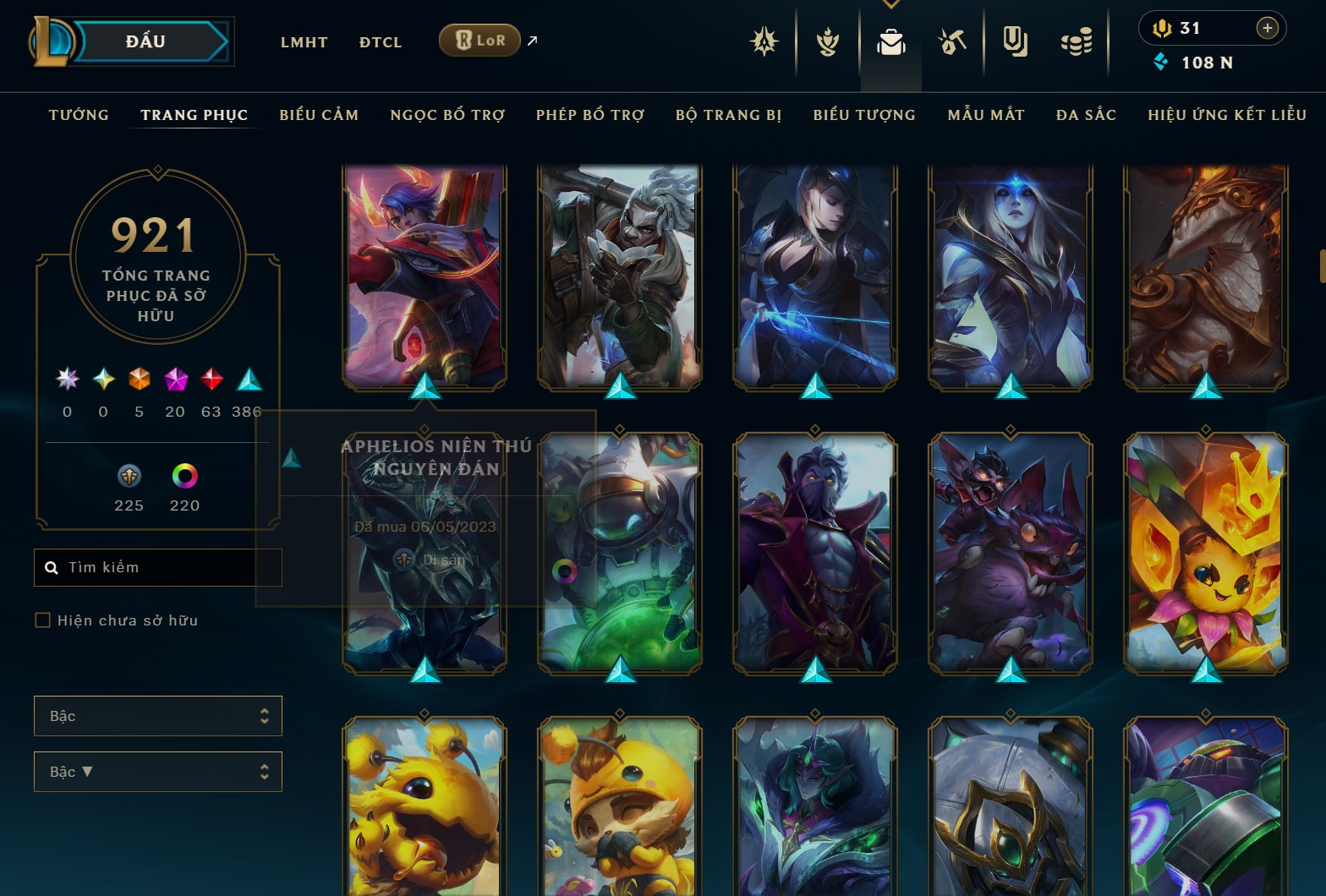Click the ĐẤU play button
Image resolution: width=1326 pixels, height=896 pixels.
[145, 41]
